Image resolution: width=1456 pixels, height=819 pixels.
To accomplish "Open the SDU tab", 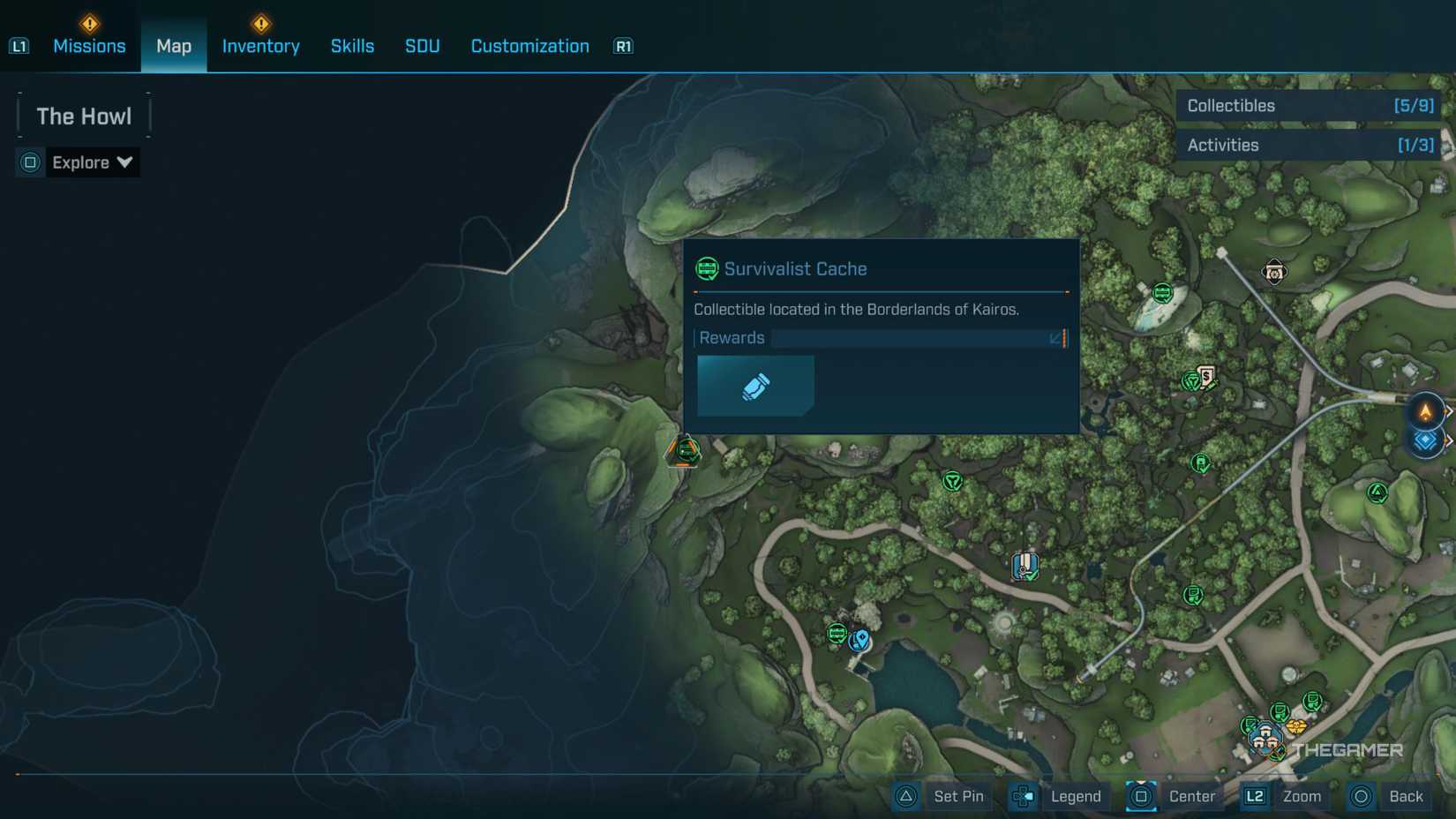I will coord(422,46).
